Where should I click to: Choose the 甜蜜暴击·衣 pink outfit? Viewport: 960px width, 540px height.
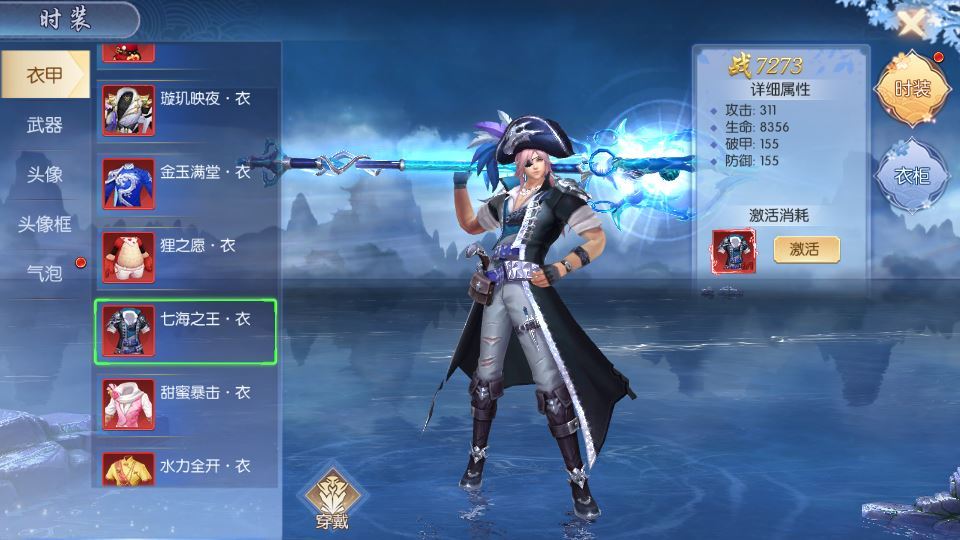point(186,404)
